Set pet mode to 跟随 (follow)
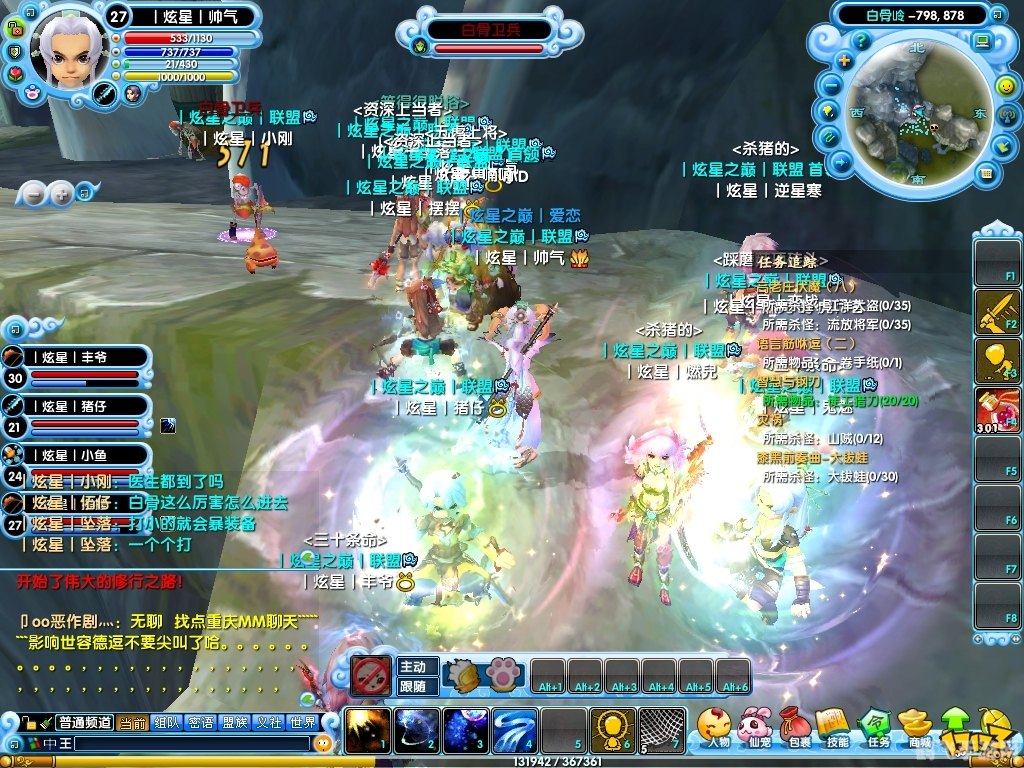 point(413,686)
